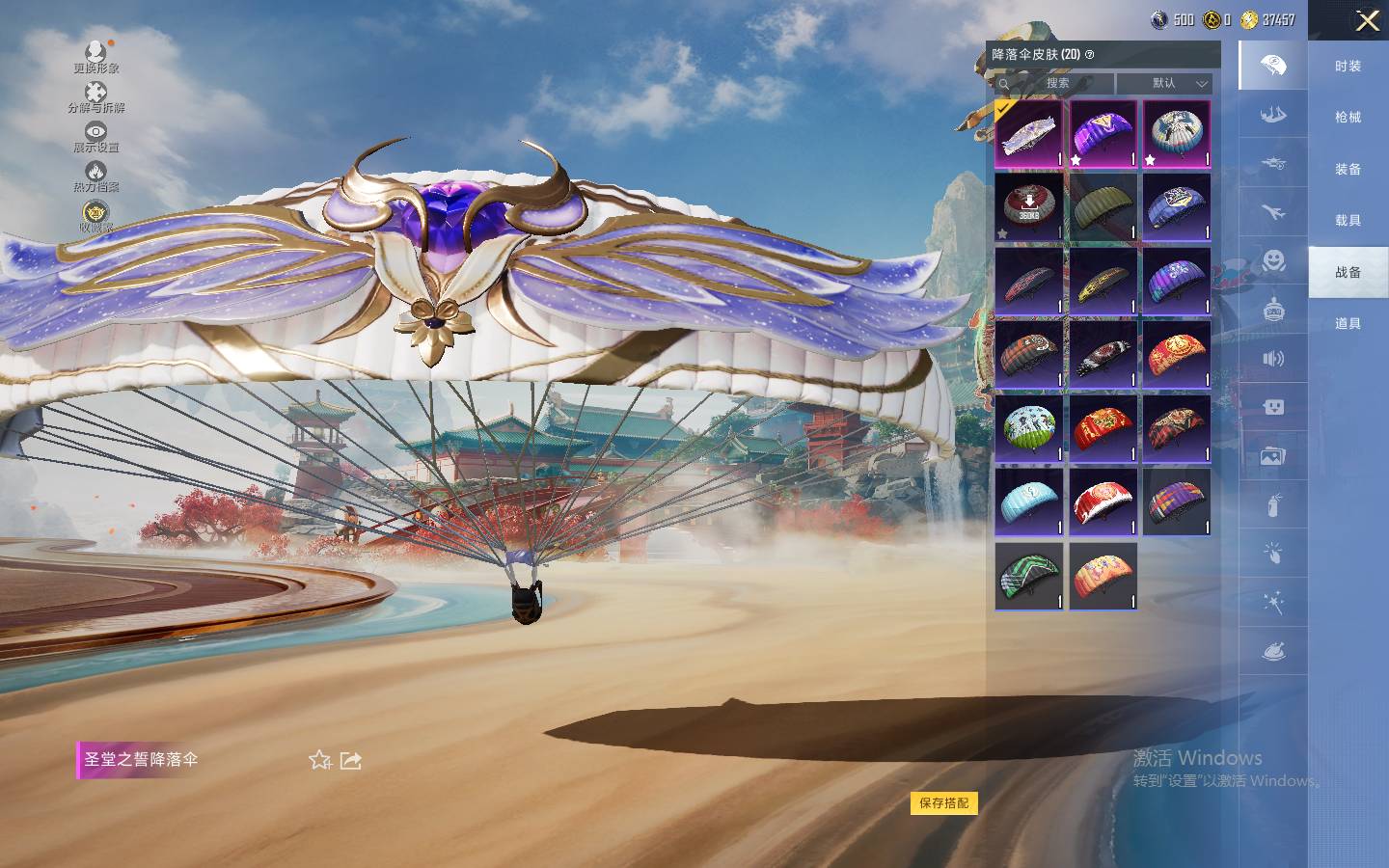Favorite the parachute with the star icon

[x=319, y=760]
